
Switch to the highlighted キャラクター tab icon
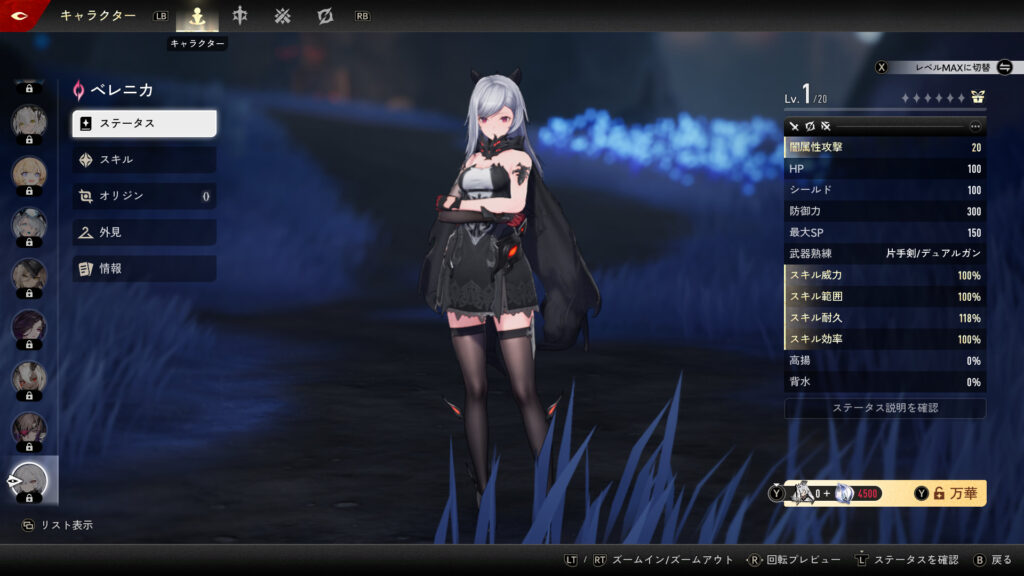click(x=197, y=16)
